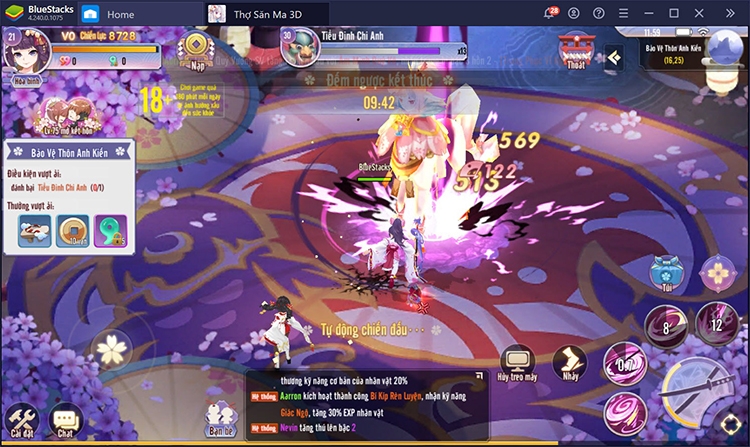Tap the Nhảy jump button
750x447 pixels.
tap(570, 364)
